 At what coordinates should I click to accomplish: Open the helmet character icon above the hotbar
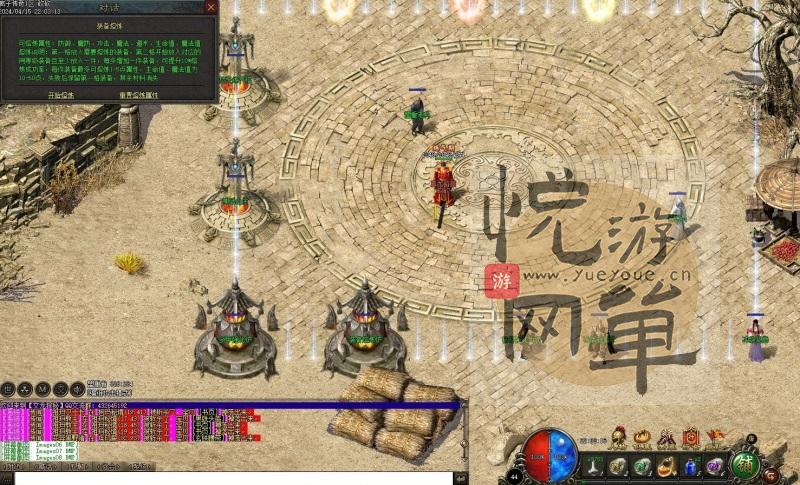pos(618,436)
